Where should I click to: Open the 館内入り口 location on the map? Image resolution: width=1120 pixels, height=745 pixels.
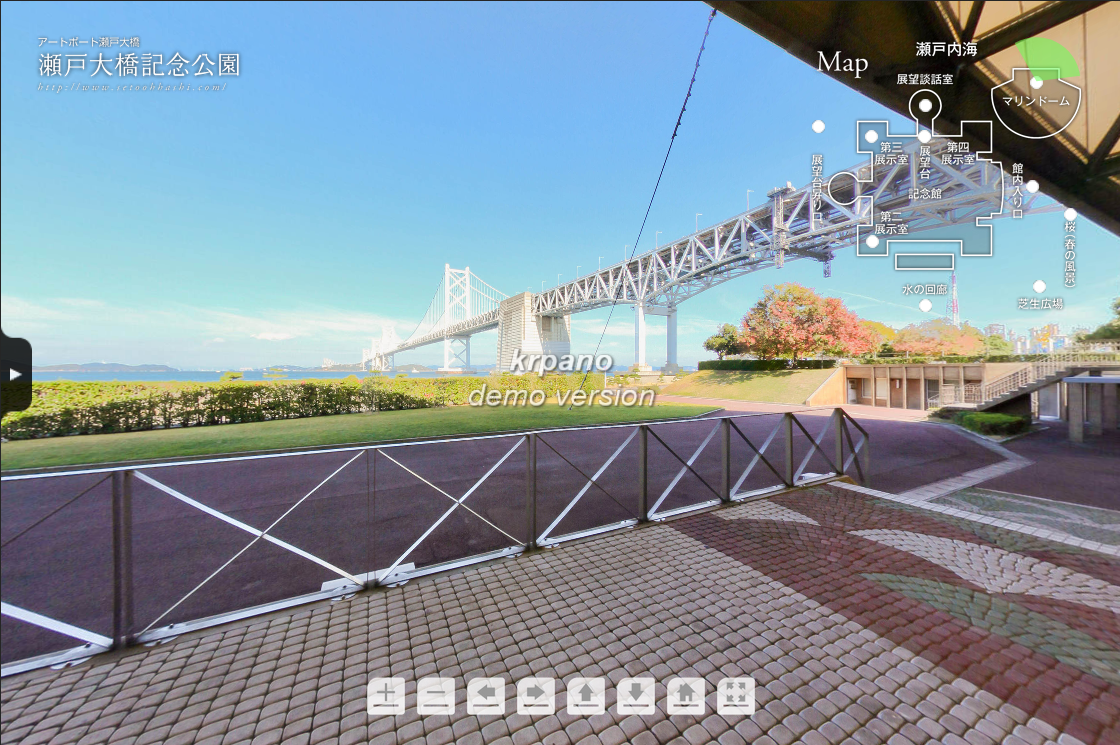coord(1032,186)
